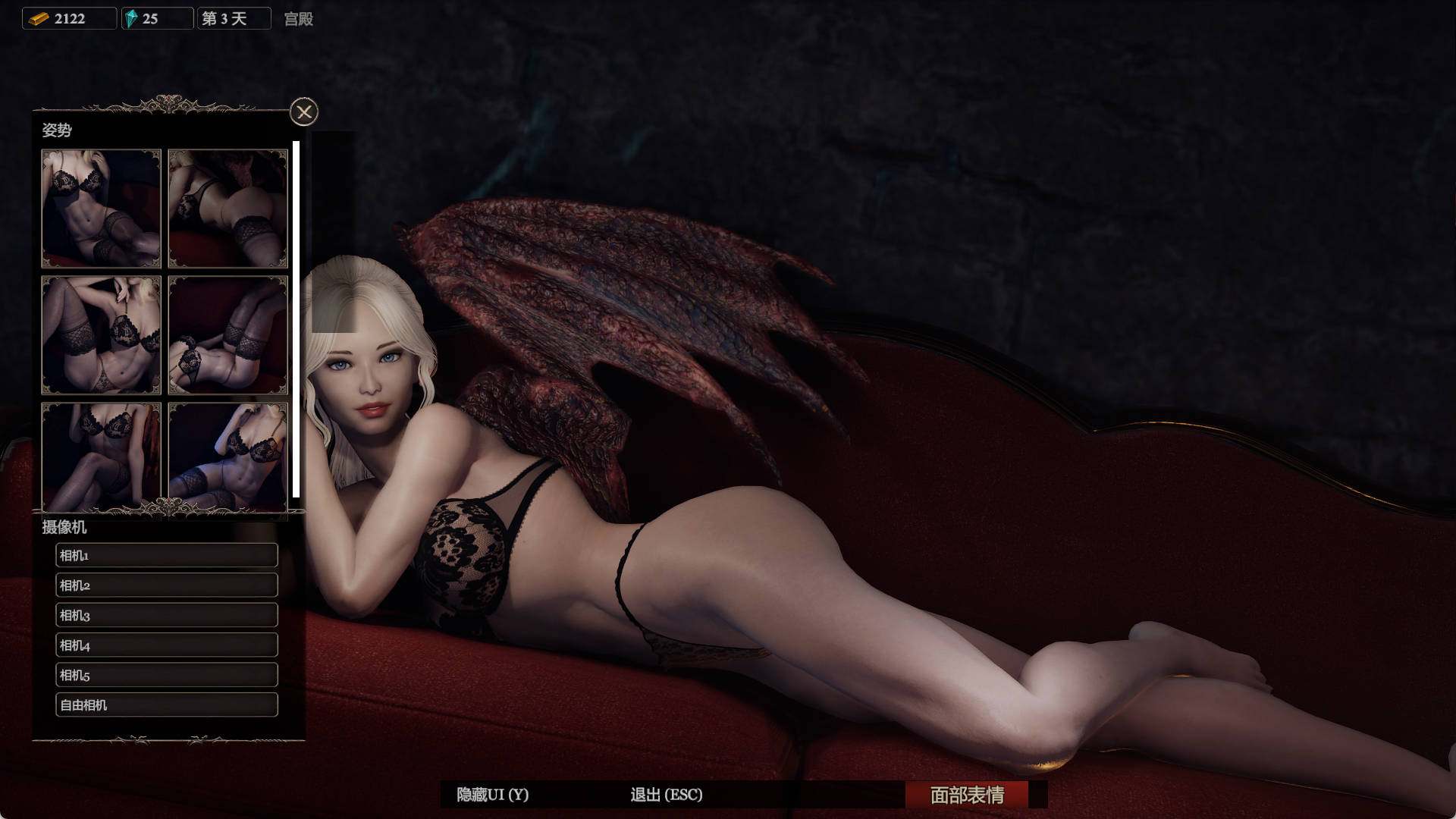Select the seated leg-up pose thumbnail
The image size is (1456, 819).
(x=101, y=336)
